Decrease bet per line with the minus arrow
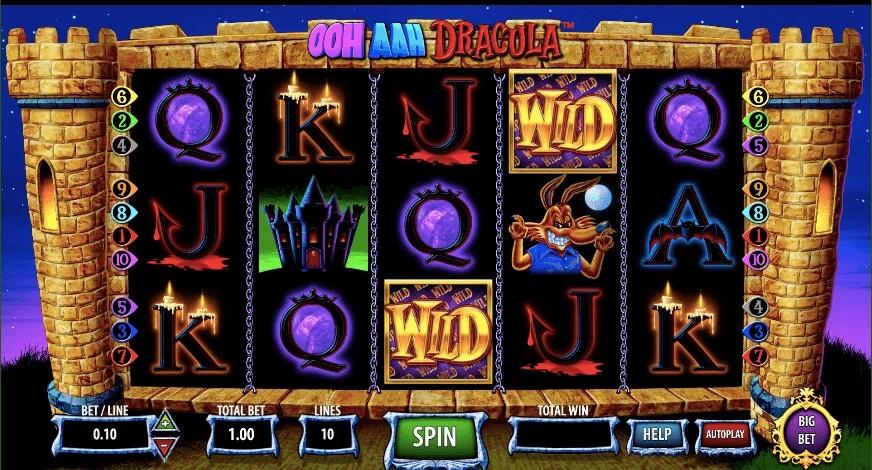The width and height of the screenshot is (872, 470). pos(164,446)
